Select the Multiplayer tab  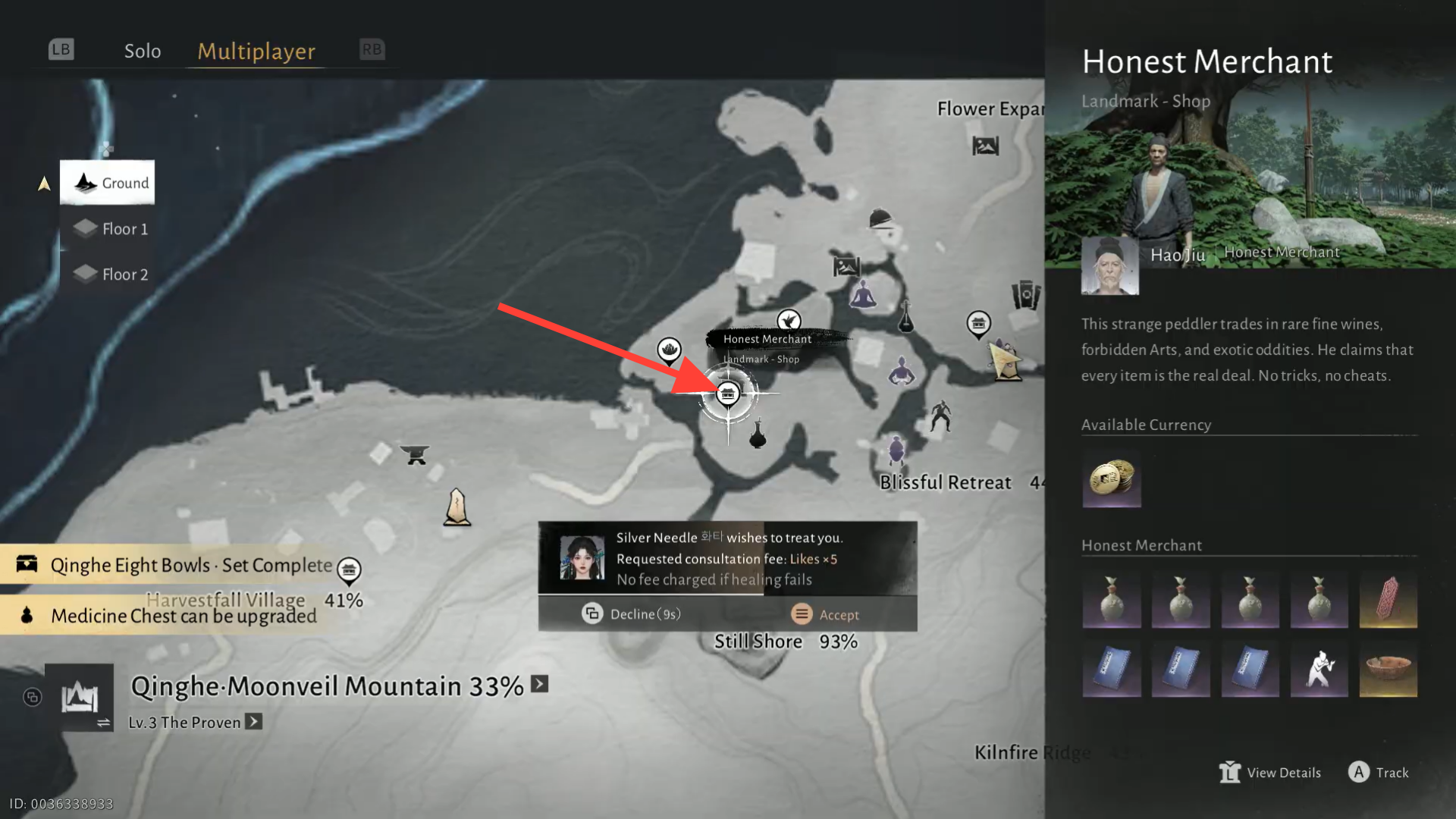(x=256, y=51)
